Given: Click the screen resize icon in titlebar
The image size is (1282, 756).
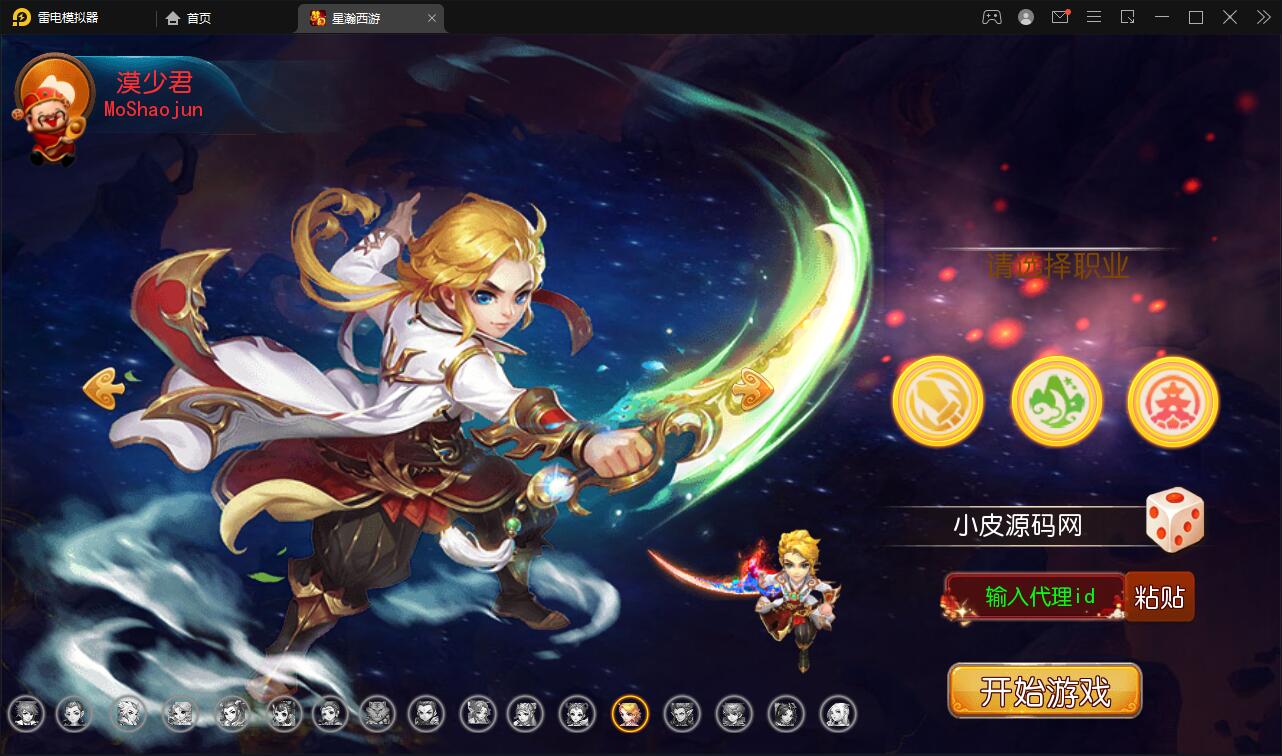Looking at the screenshot, I should click(1129, 17).
